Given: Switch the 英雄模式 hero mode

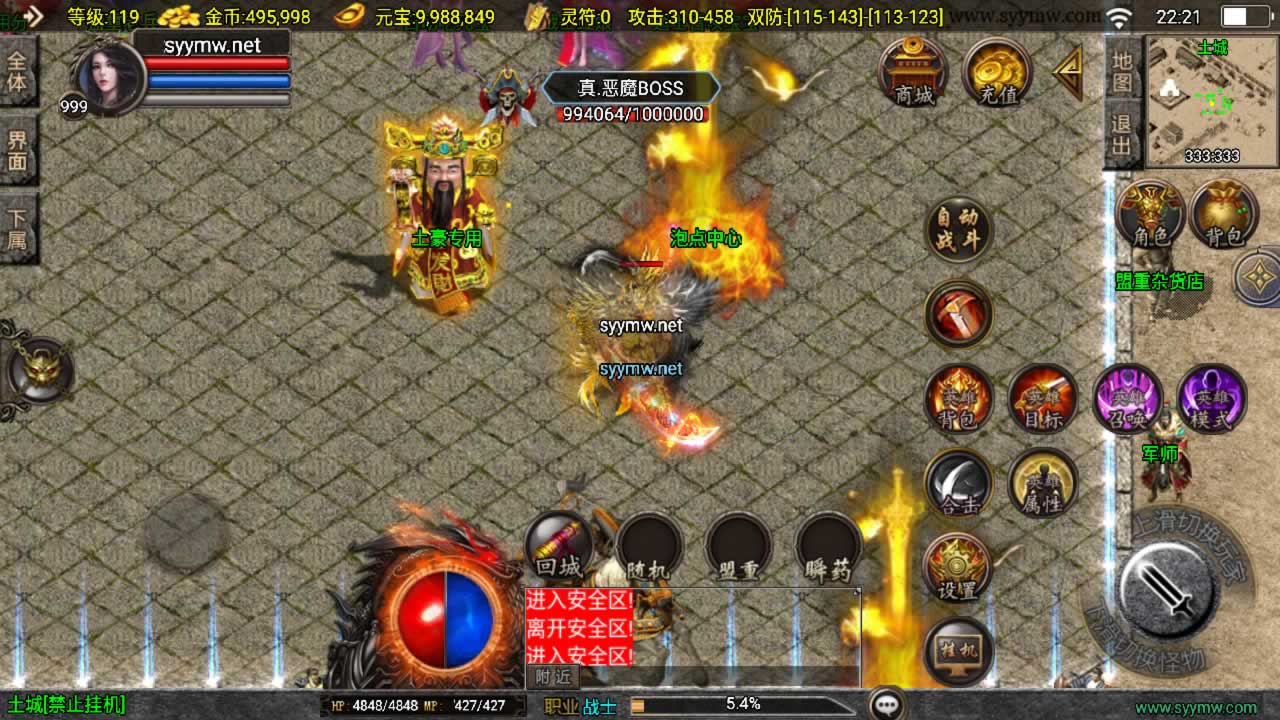Looking at the screenshot, I should pos(1212,398).
